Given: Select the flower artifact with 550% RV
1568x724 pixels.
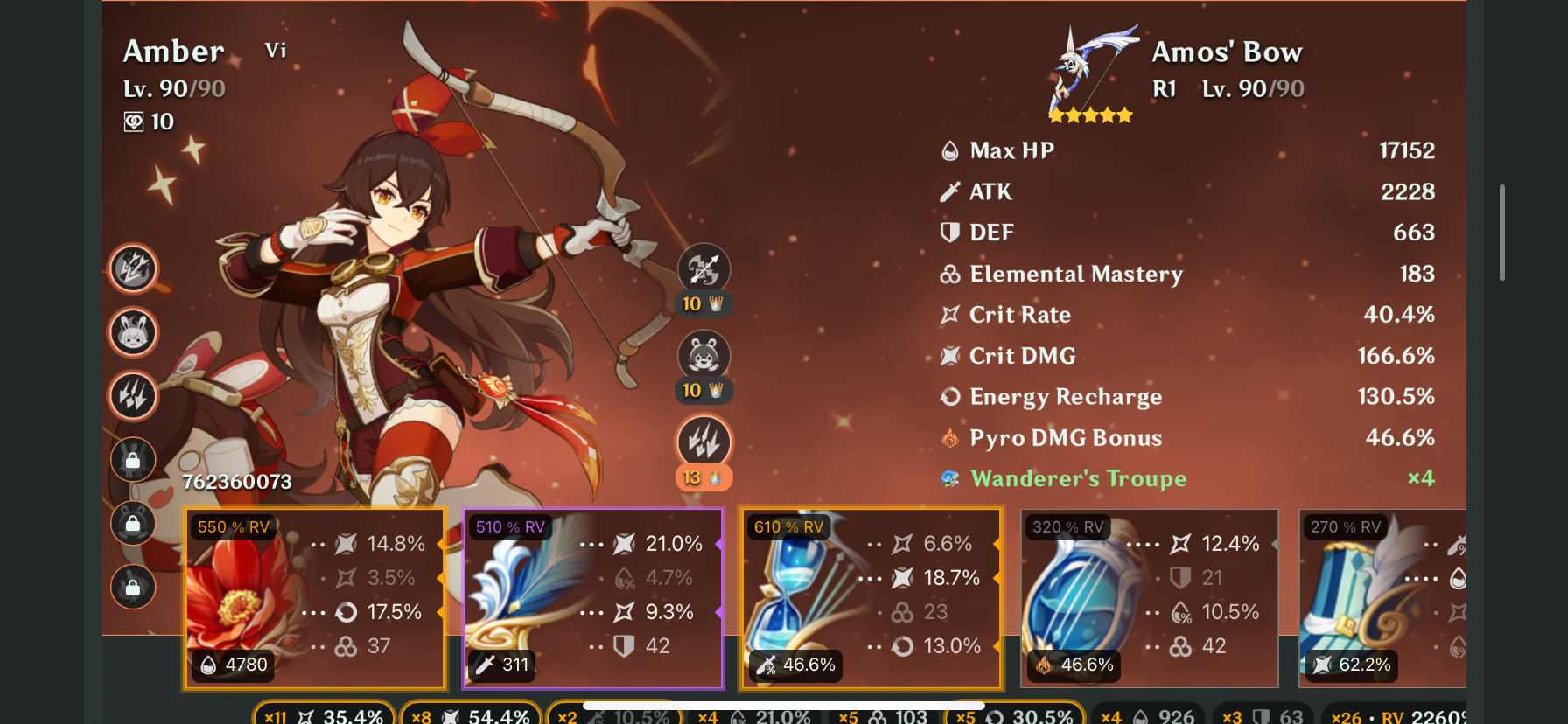Looking at the screenshot, I should [315, 599].
